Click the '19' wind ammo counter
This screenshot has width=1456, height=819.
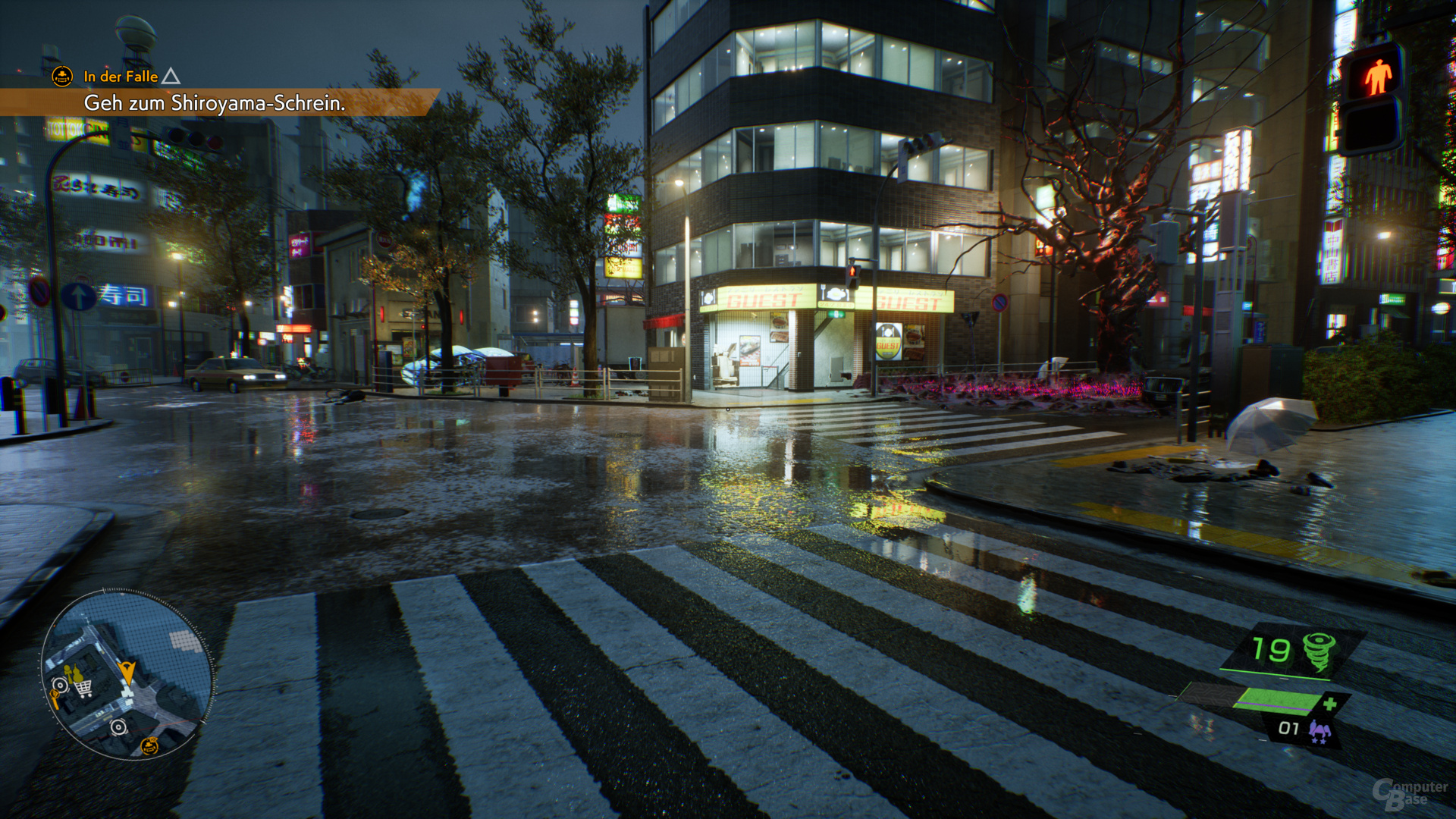1271,649
